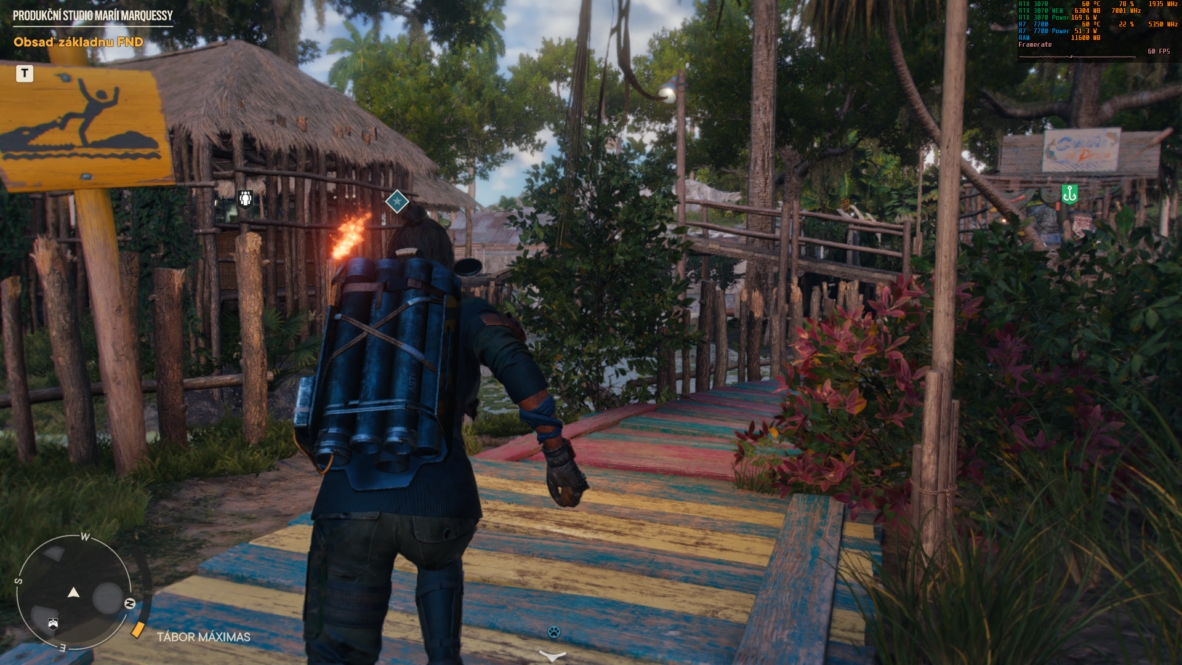This screenshot has height=665, width=1182.
Task: Click the vehicle icon on the minimap
Action: (52, 623)
